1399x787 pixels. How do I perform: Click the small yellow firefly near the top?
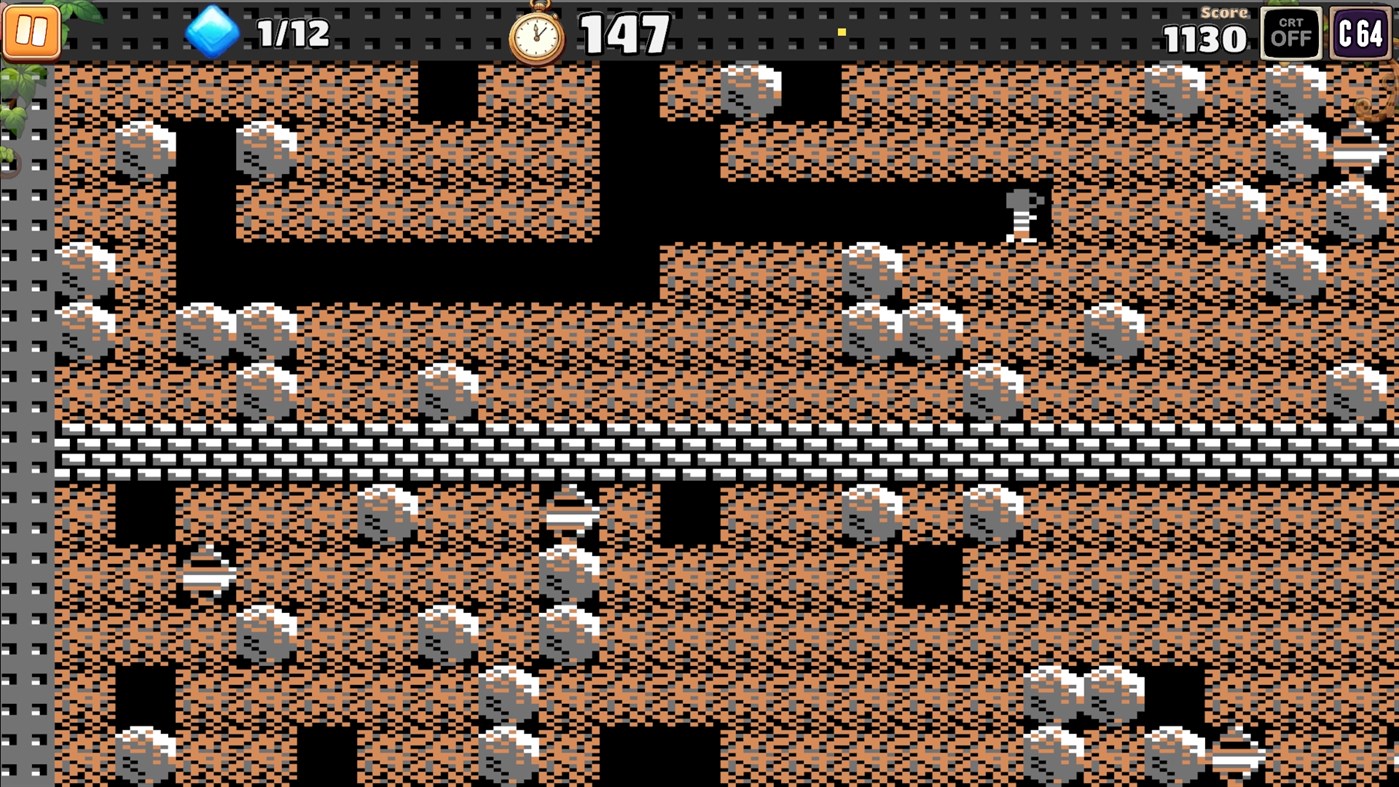[x=841, y=31]
